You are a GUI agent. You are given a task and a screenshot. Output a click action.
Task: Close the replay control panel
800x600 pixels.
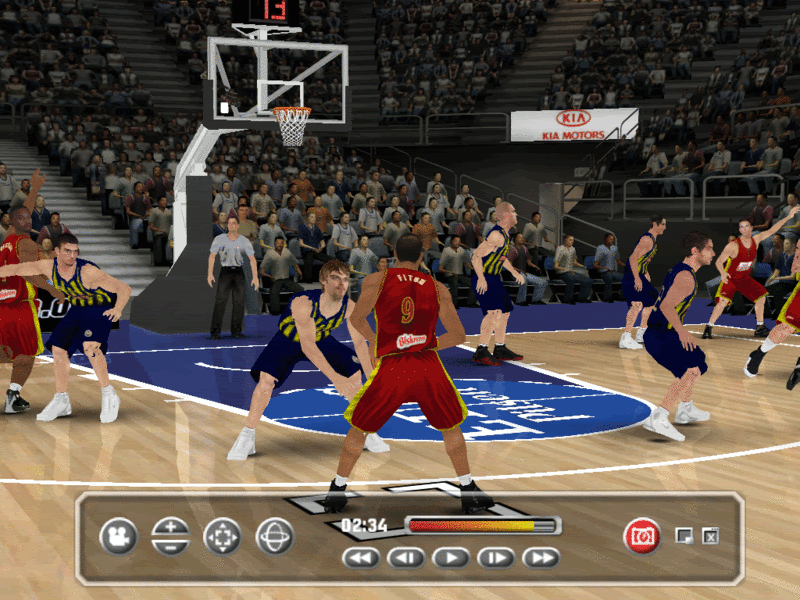(710, 536)
